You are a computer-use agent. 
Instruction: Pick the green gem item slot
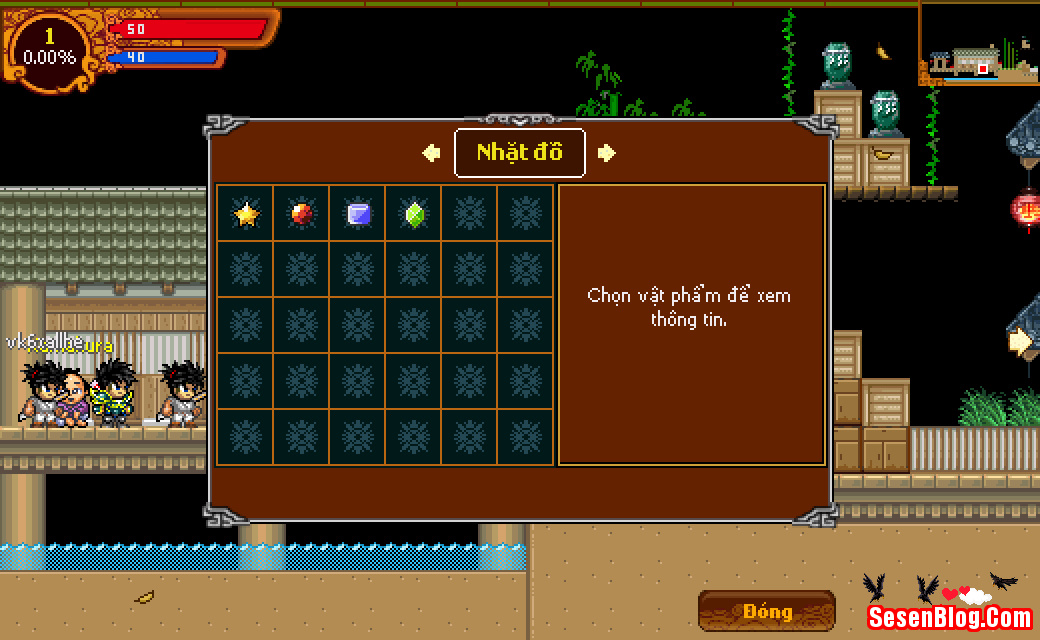(x=414, y=213)
